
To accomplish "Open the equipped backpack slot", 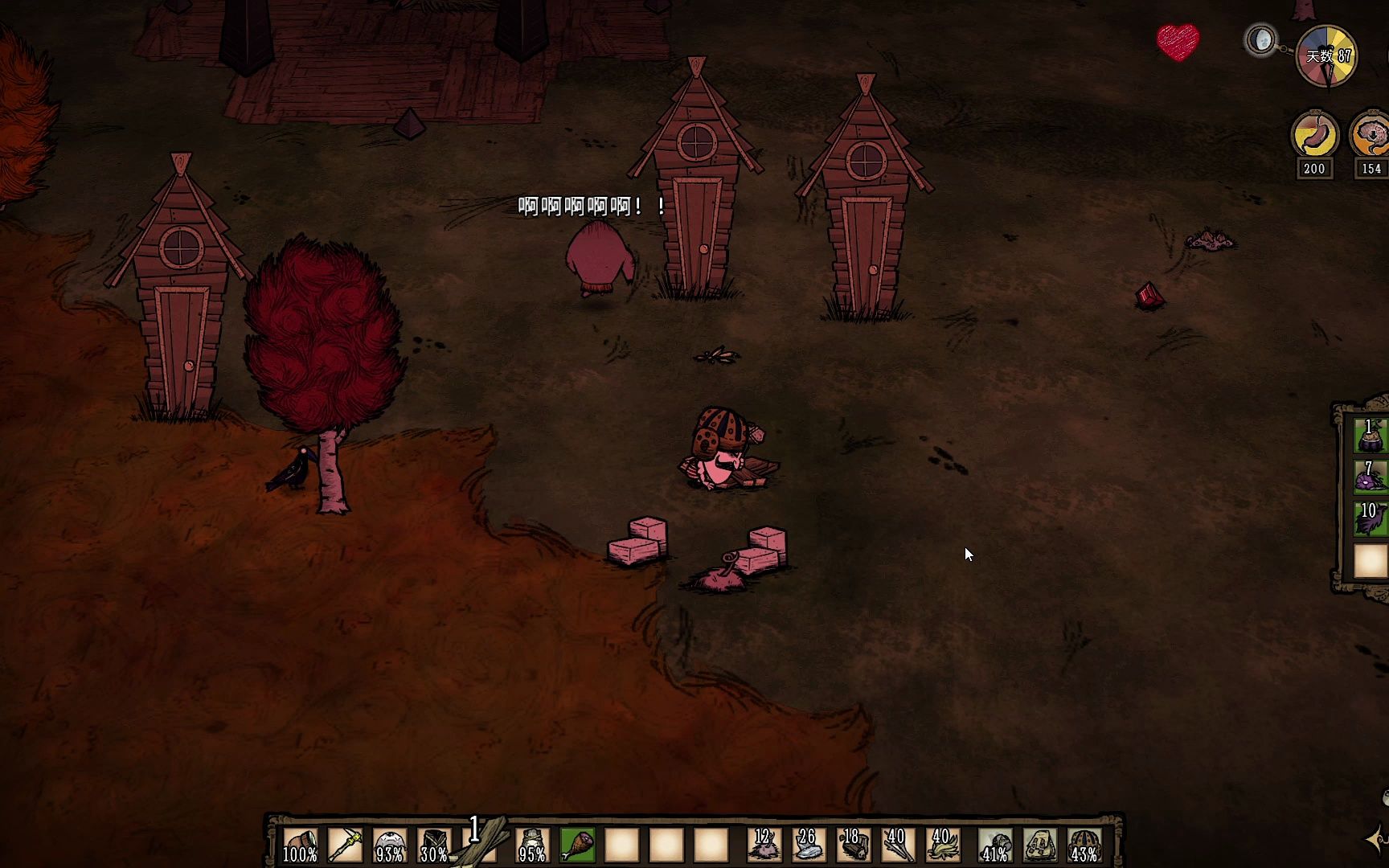I will coord(1039,845).
